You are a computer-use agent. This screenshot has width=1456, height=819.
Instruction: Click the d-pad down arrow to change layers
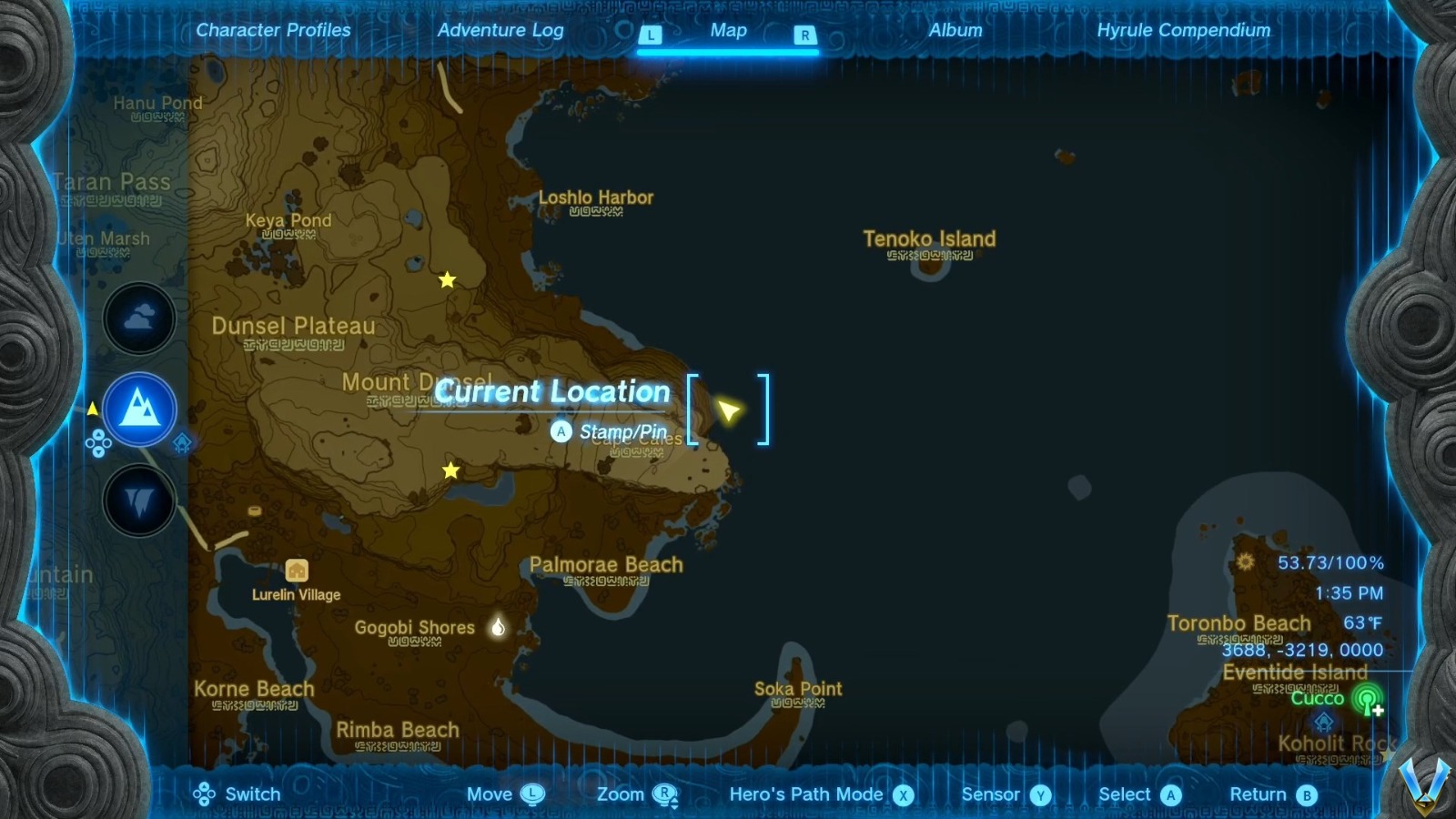[x=98, y=450]
